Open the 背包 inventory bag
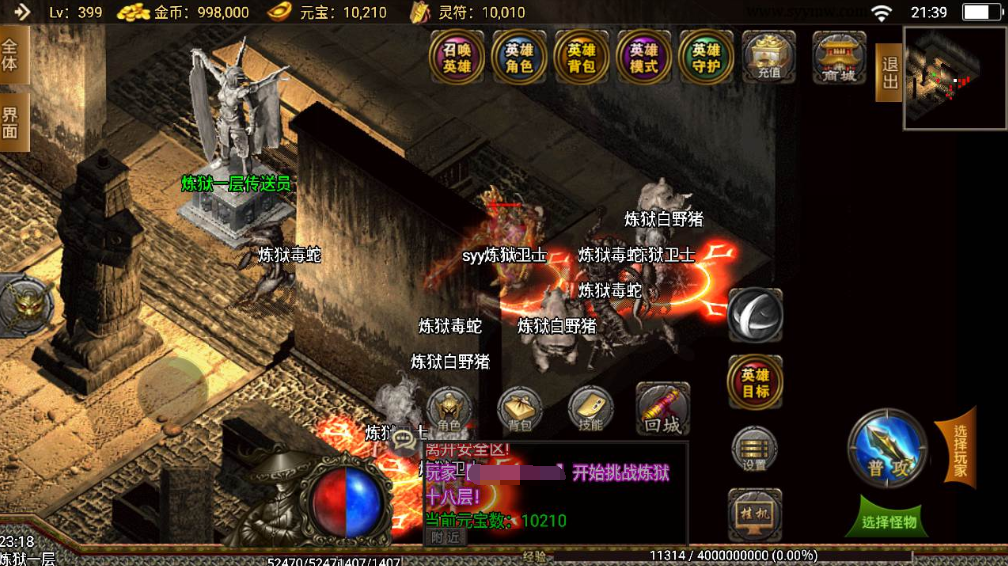 (x=520, y=410)
